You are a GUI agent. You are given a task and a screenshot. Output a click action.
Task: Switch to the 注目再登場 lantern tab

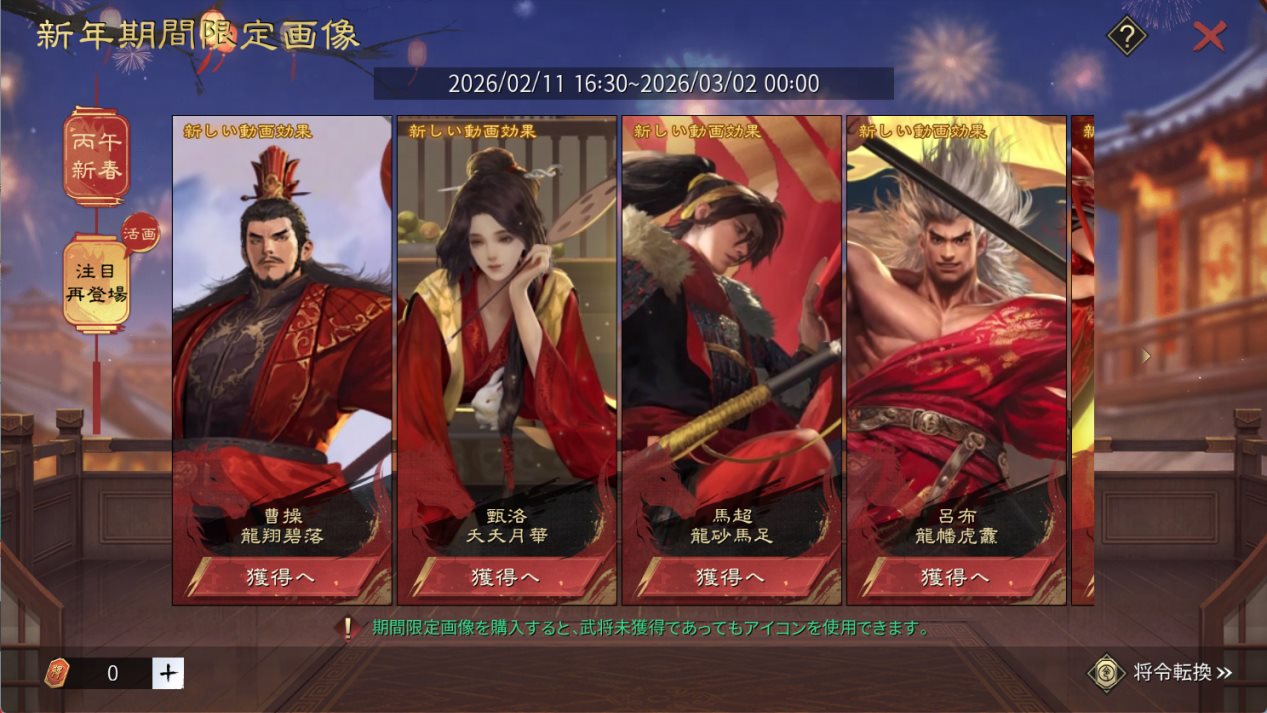(x=96, y=283)
